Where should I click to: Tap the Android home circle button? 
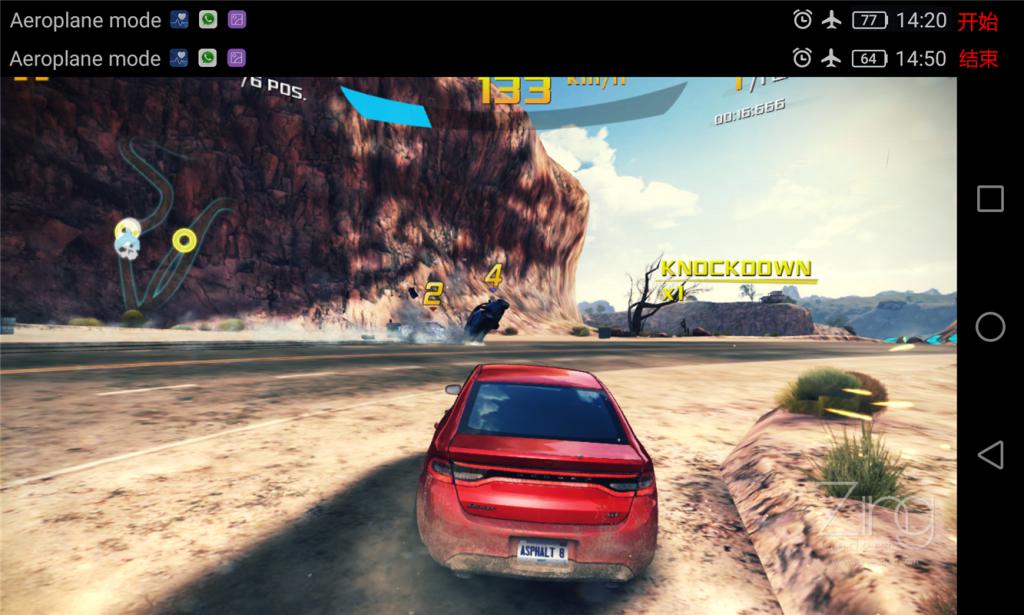coord(990,327)
